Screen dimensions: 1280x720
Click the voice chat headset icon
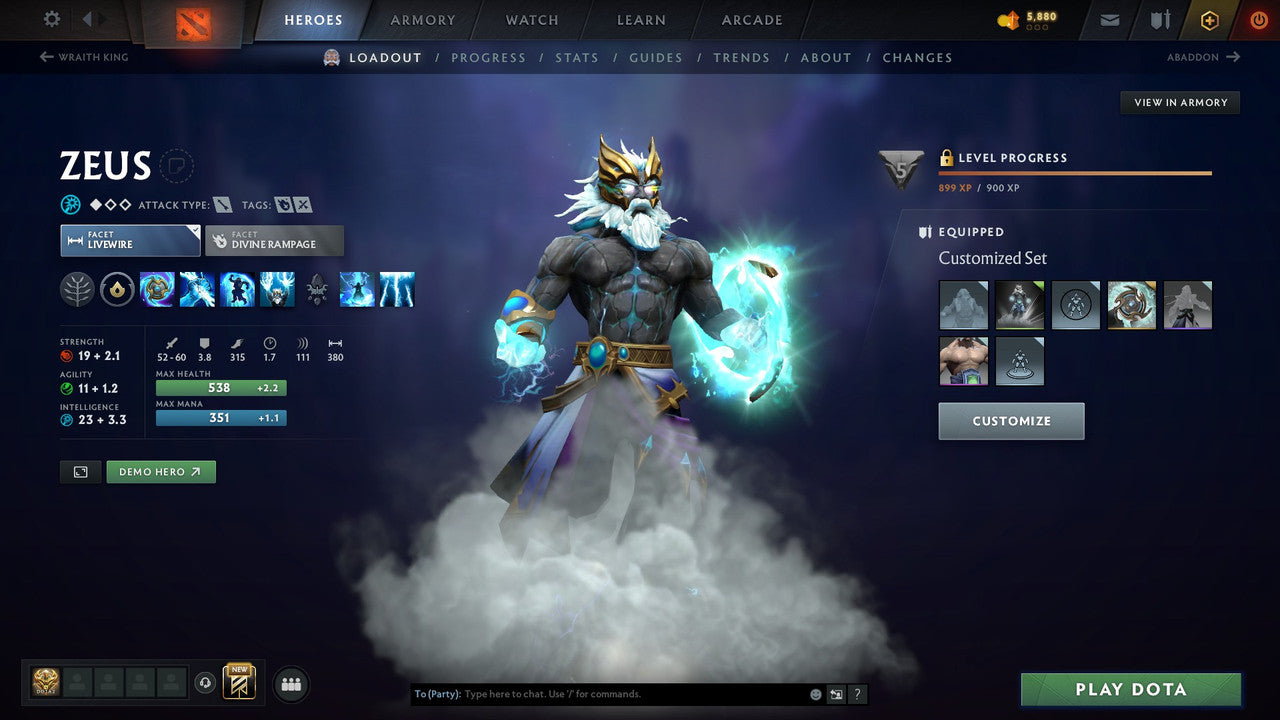pos(206,683)
